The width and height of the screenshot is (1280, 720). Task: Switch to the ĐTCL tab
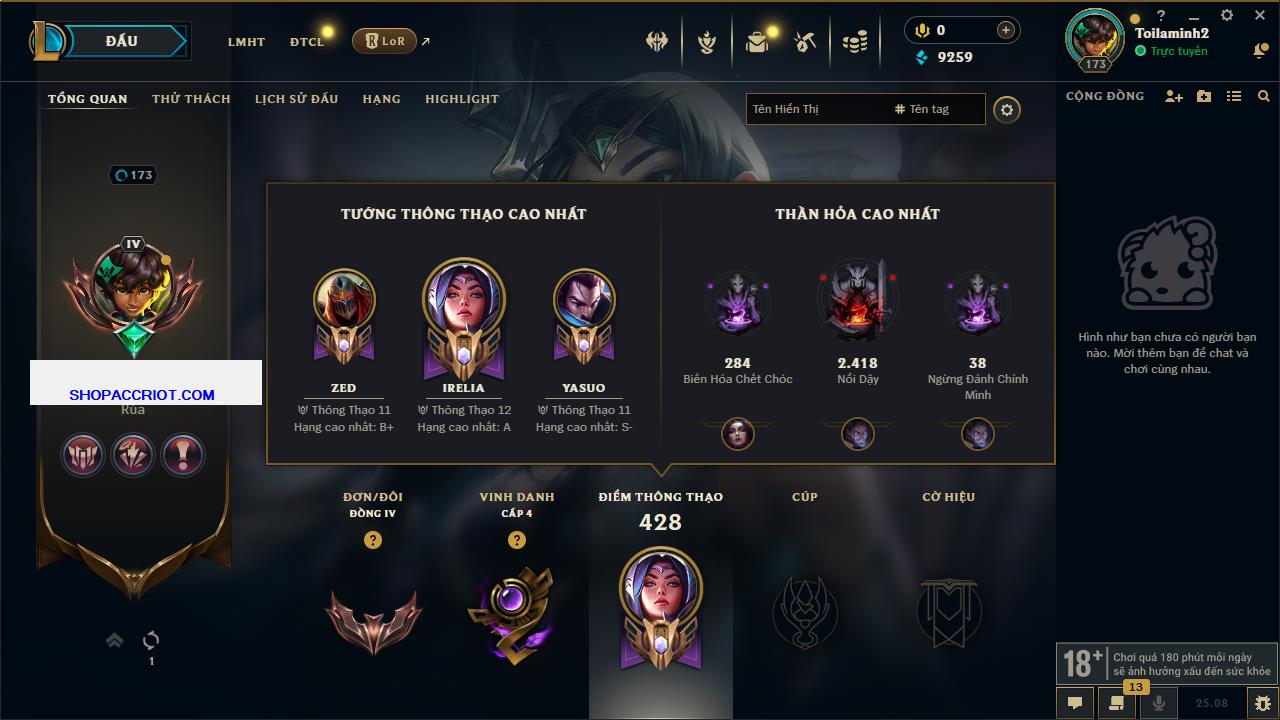coord(307,42)
